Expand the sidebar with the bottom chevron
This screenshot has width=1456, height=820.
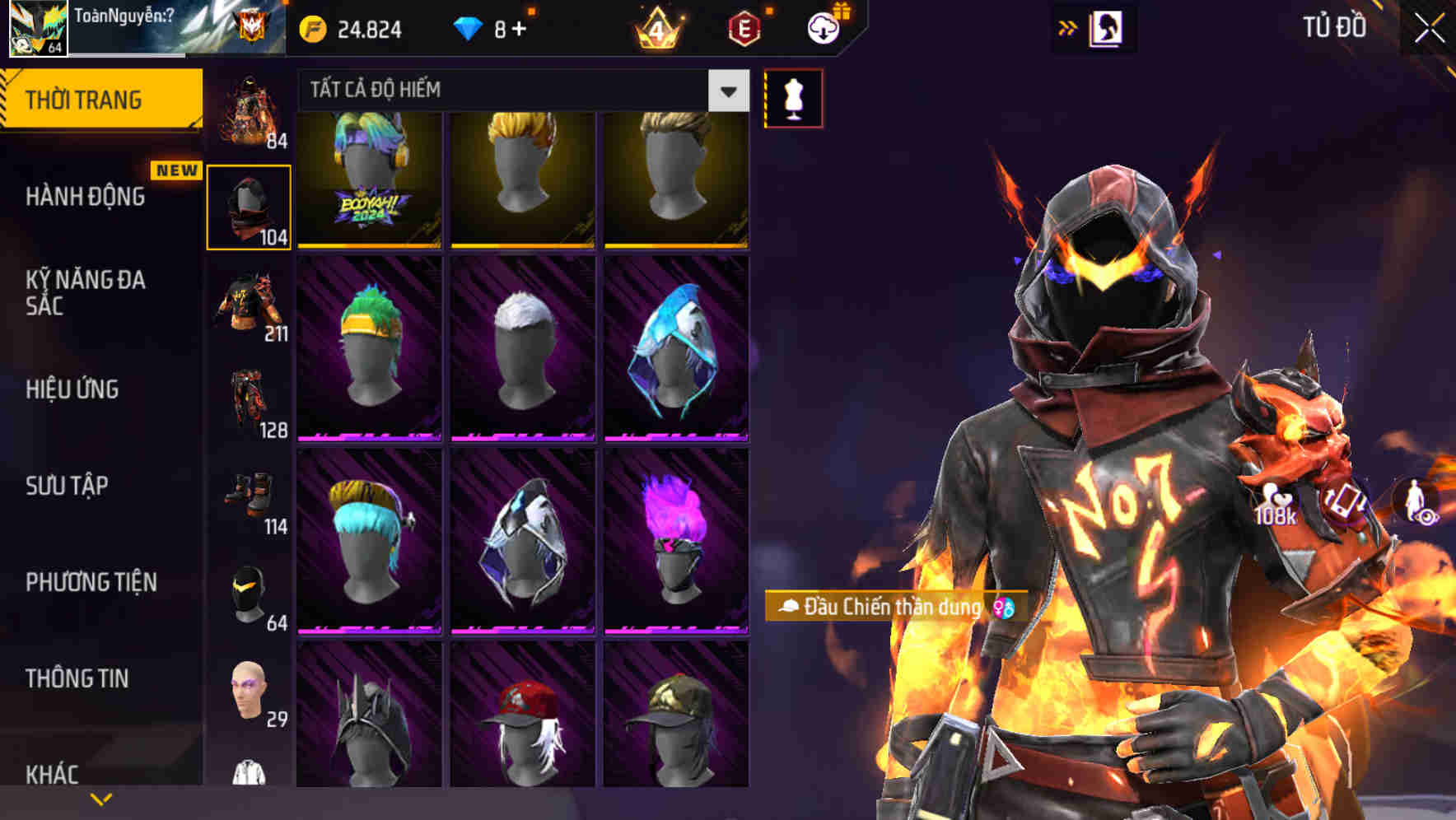click(101, 797)
